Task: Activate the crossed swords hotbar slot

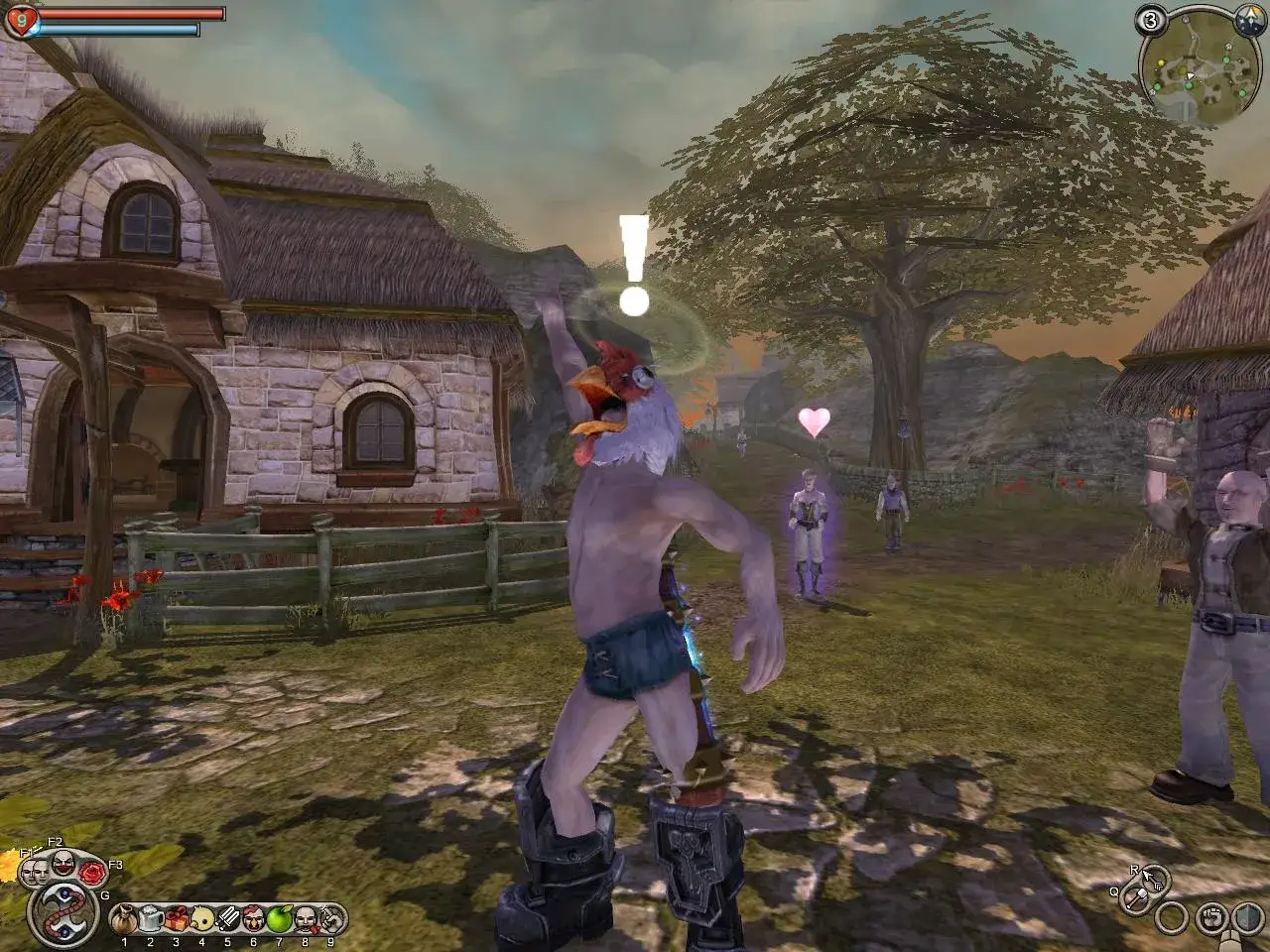Action: coord(227,919)
